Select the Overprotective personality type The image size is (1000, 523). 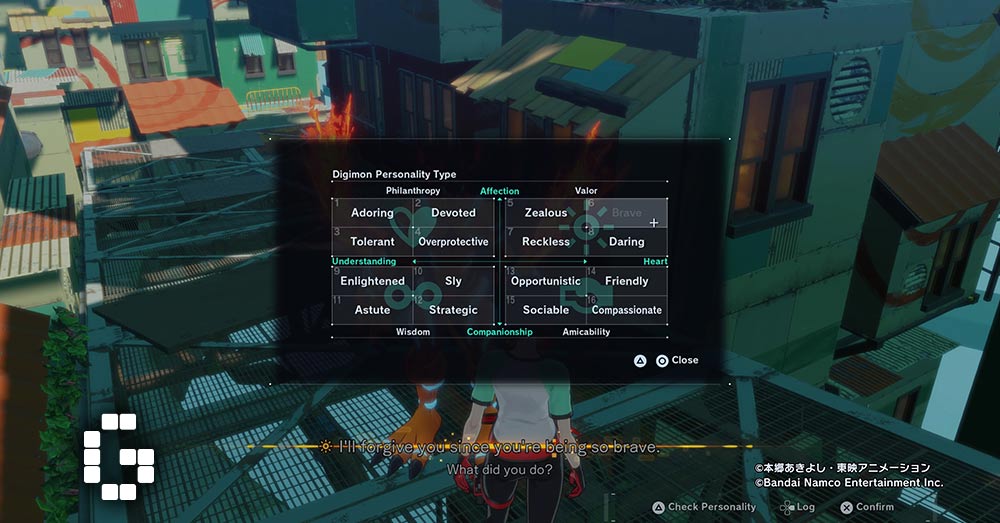453,242
